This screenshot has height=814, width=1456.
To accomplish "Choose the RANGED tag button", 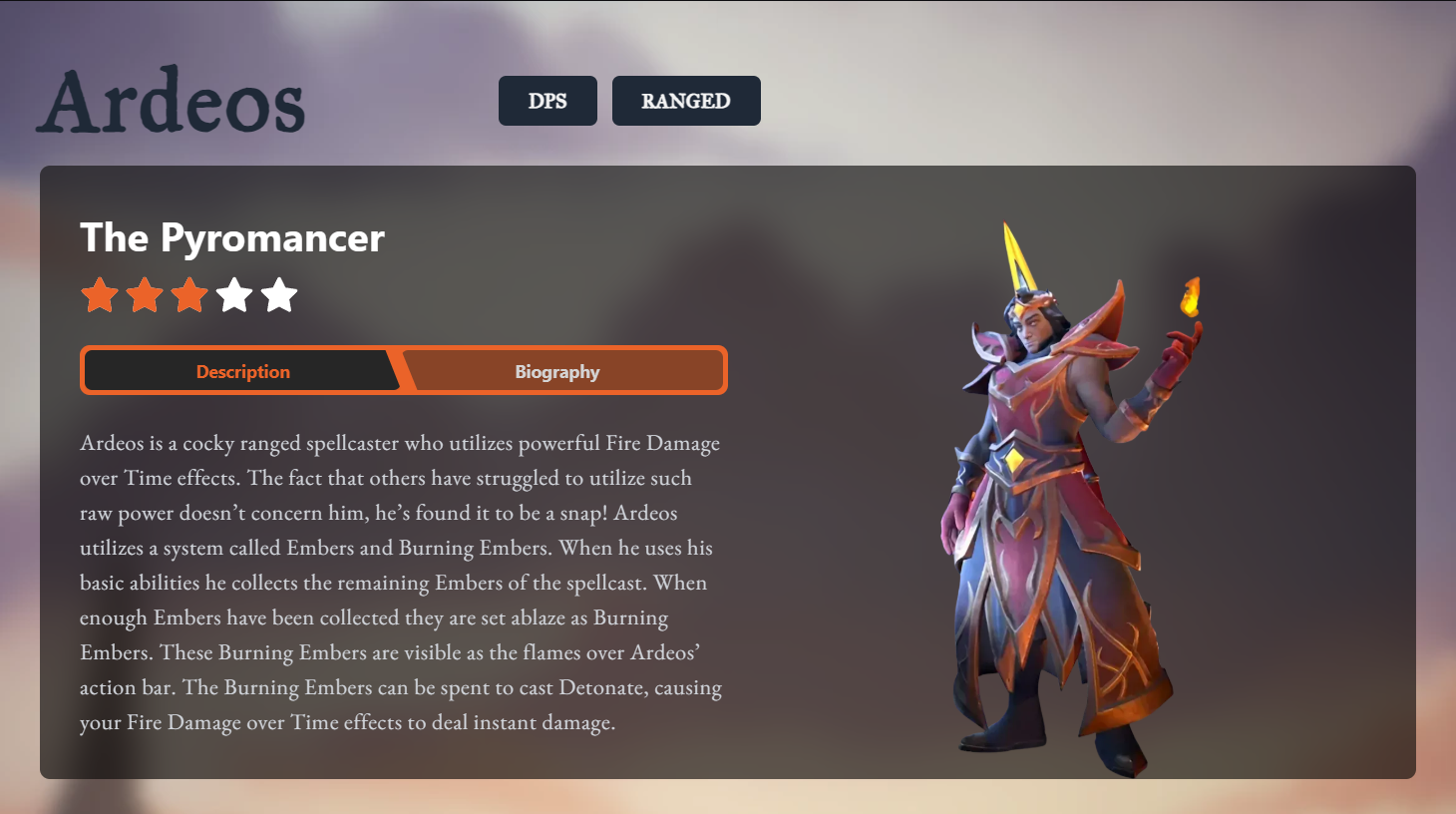I will point(685,101).
